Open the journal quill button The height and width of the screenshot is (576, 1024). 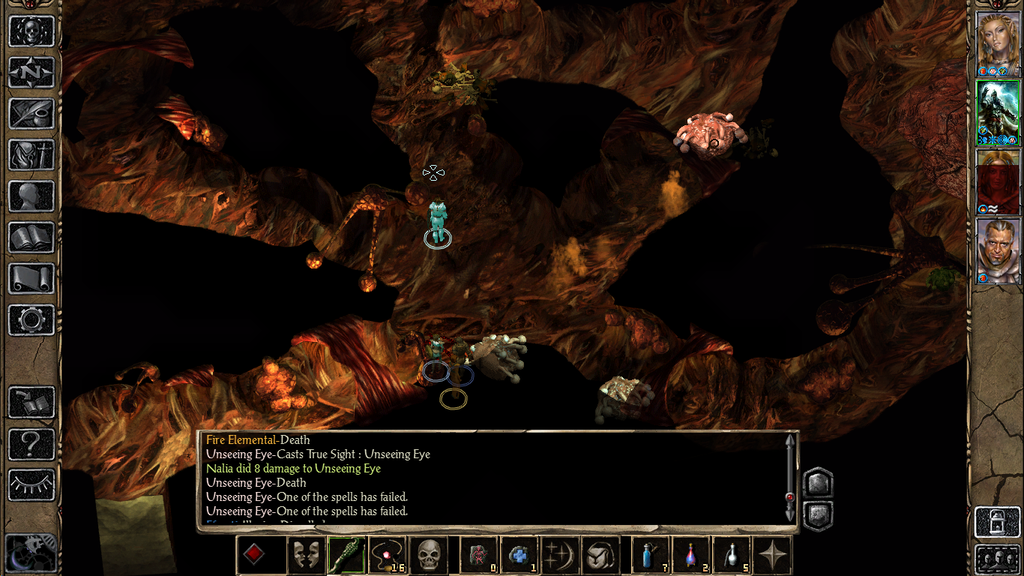31,113
